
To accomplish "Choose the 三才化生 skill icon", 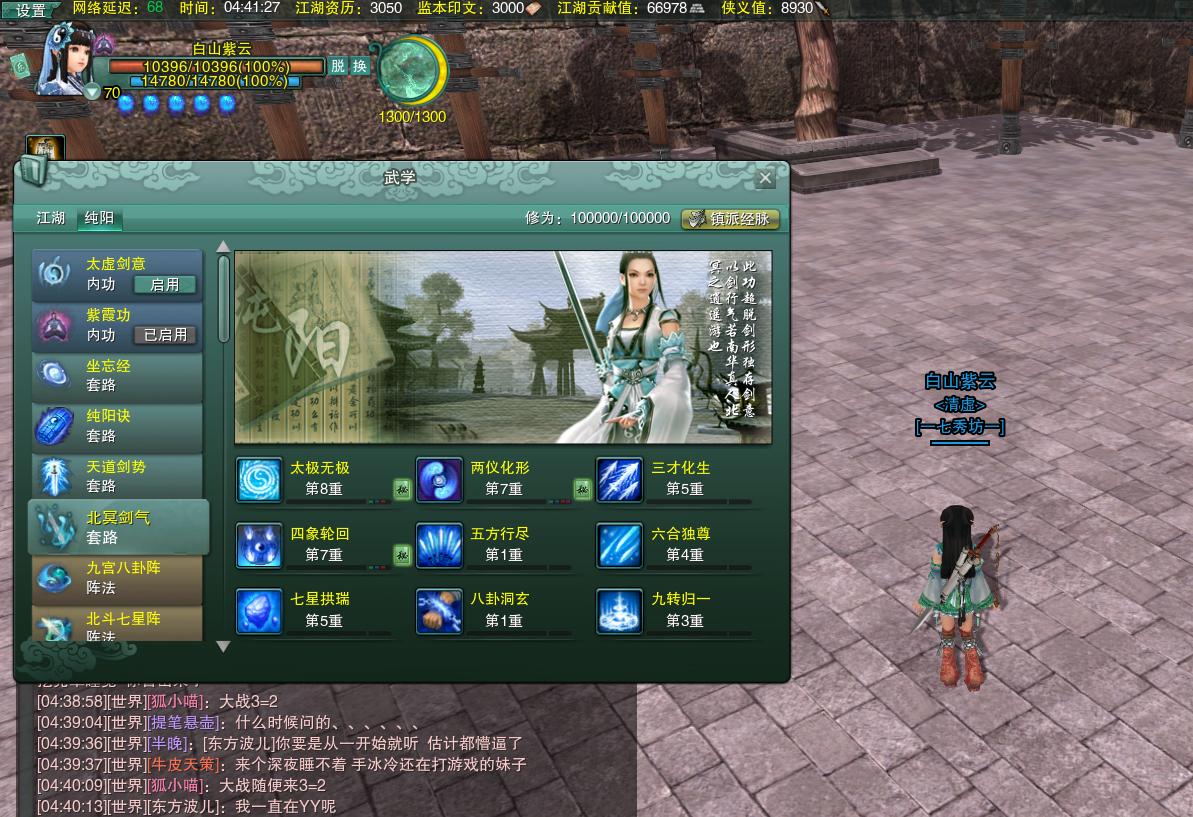I will click(x=620, y=480).
